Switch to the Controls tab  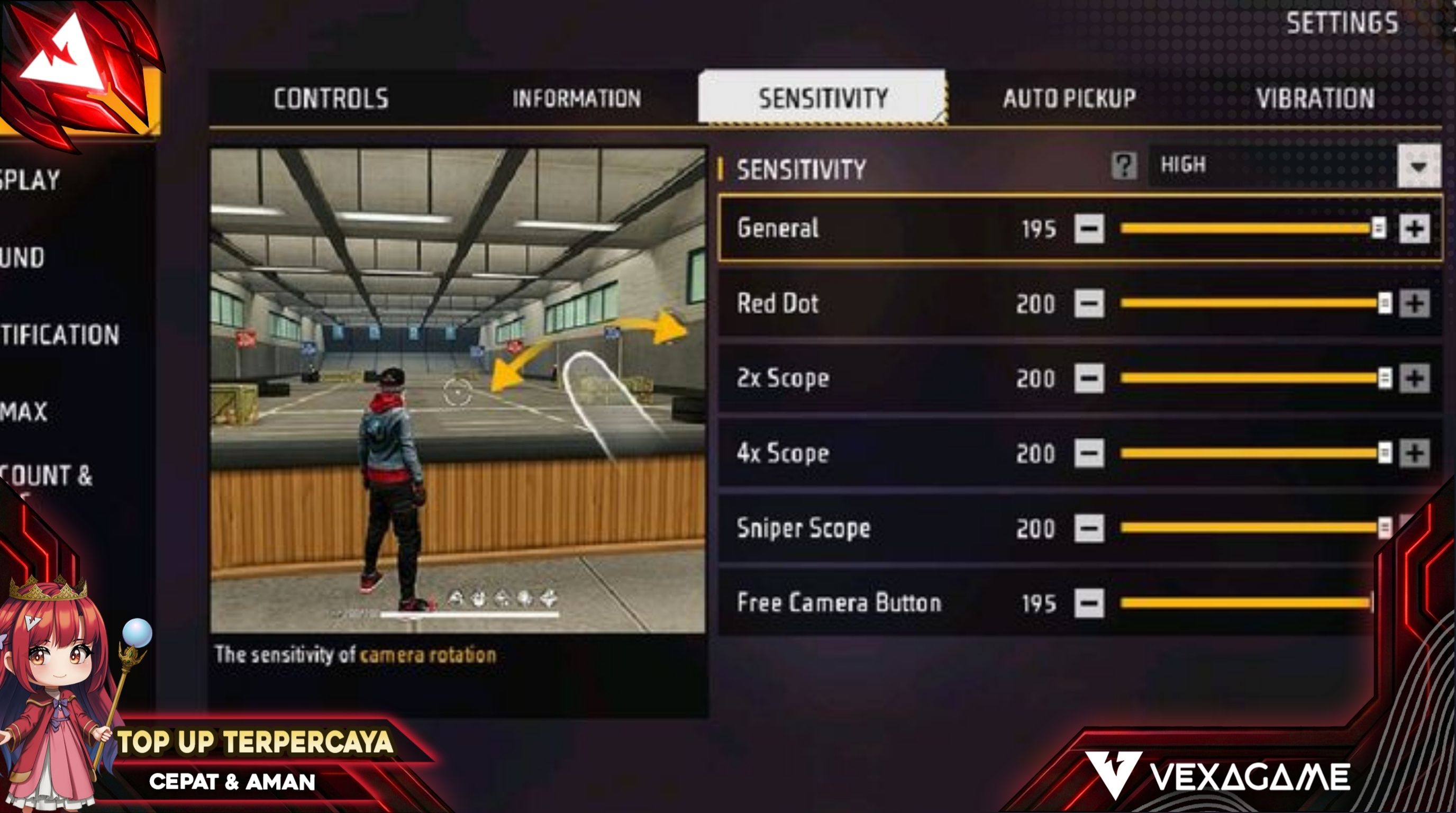pos(331,98)
